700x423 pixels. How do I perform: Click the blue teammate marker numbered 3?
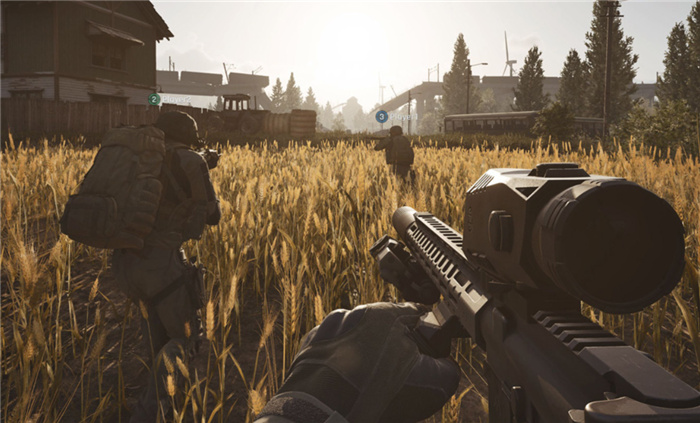click(x=381, y=116)
